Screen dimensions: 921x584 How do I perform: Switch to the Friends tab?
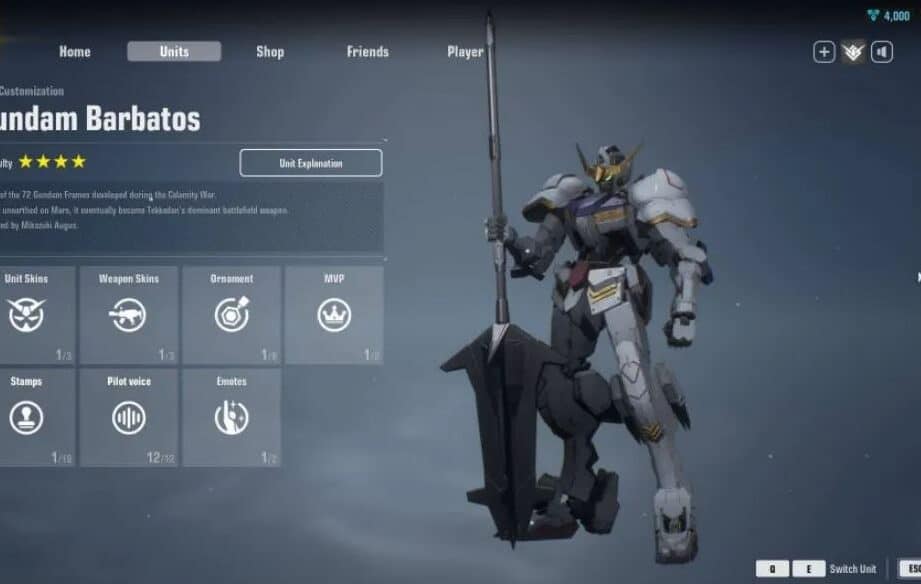click(x=368, y=52)
